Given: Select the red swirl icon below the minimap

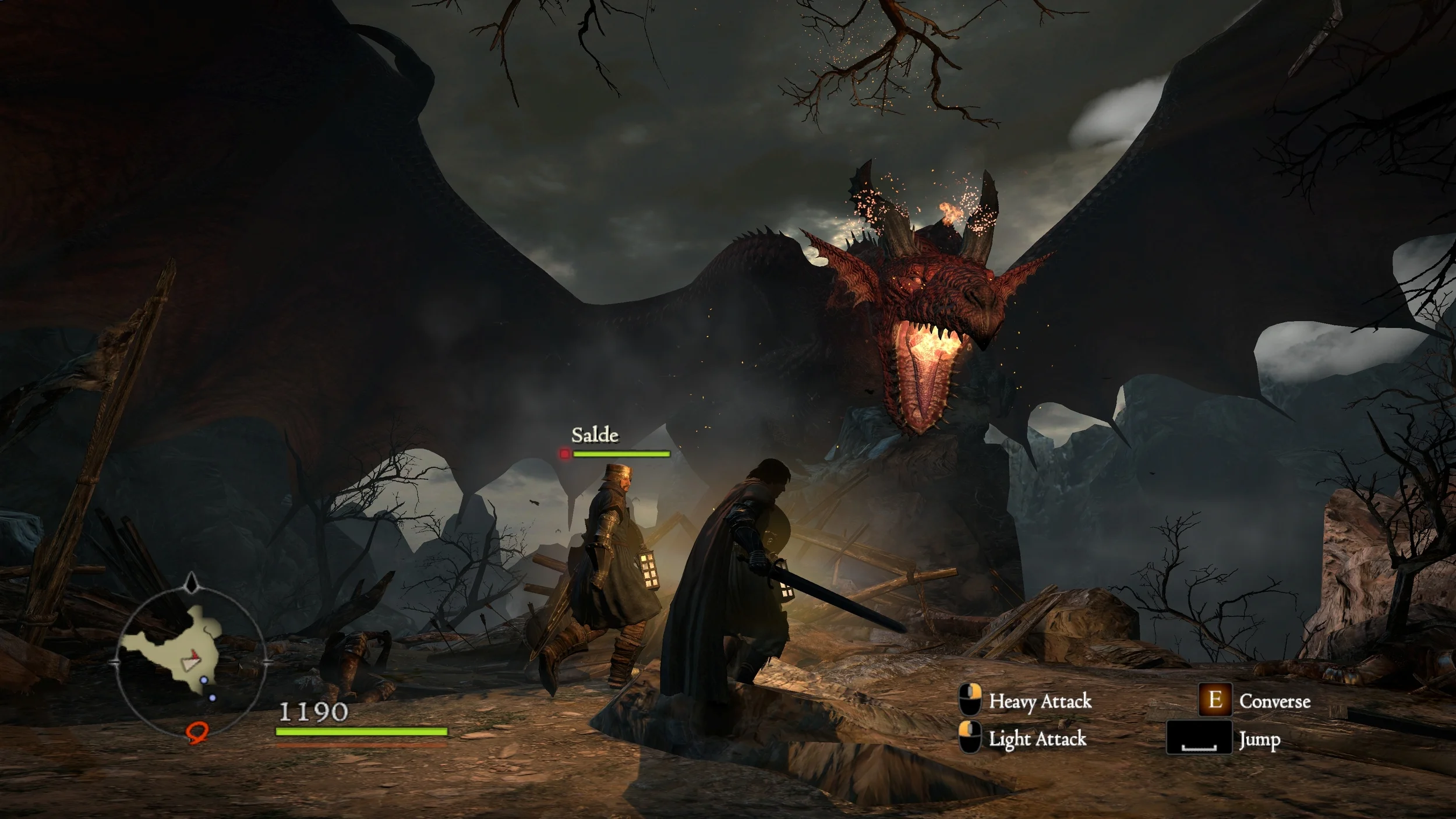Looking at the screenshot, I should pyautogui.click(x=197, y=732).
